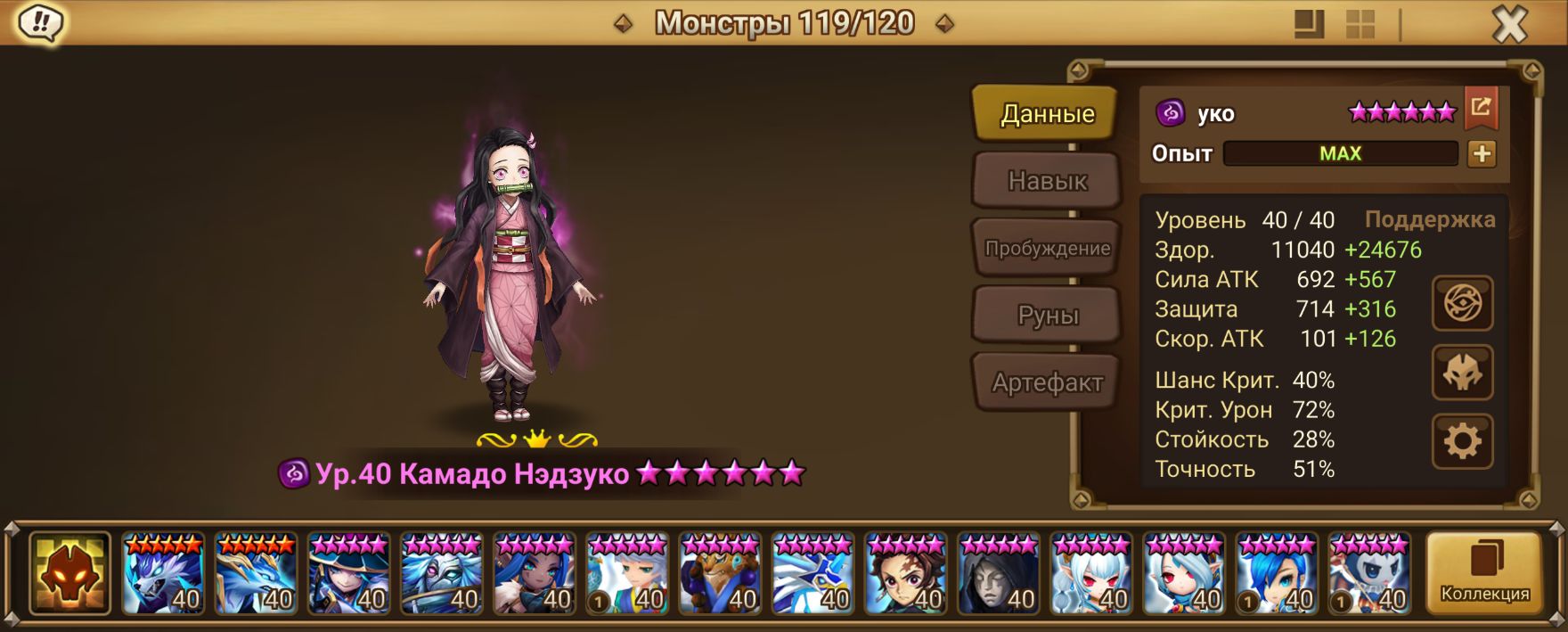Open the Данные tab
The height and width of the screenshot is (632, 1568).
[1046, 113]
